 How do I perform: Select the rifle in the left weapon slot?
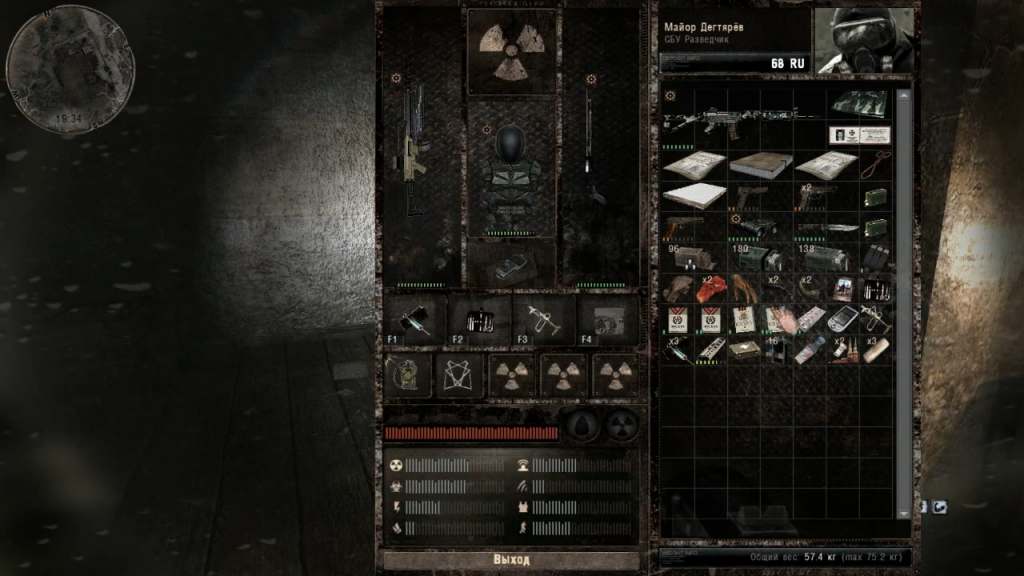coord(414,150)
